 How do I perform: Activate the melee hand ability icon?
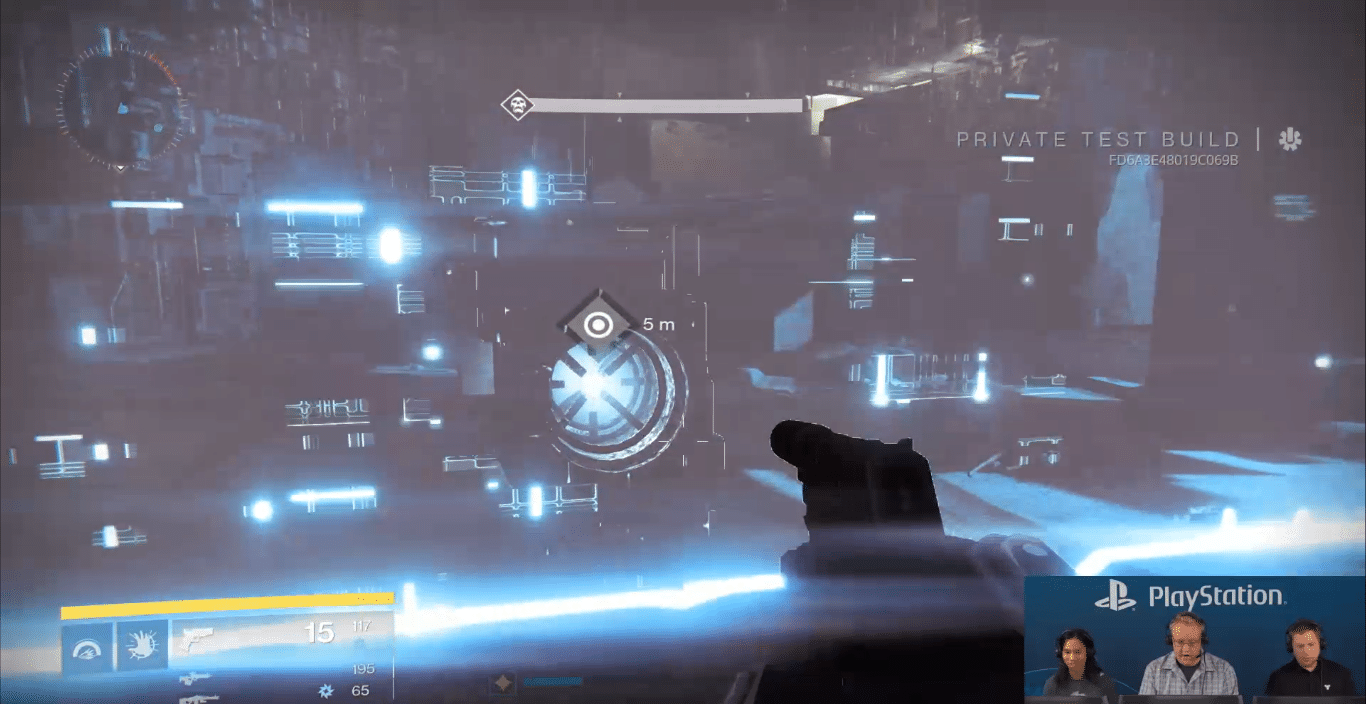click(142, 646)
